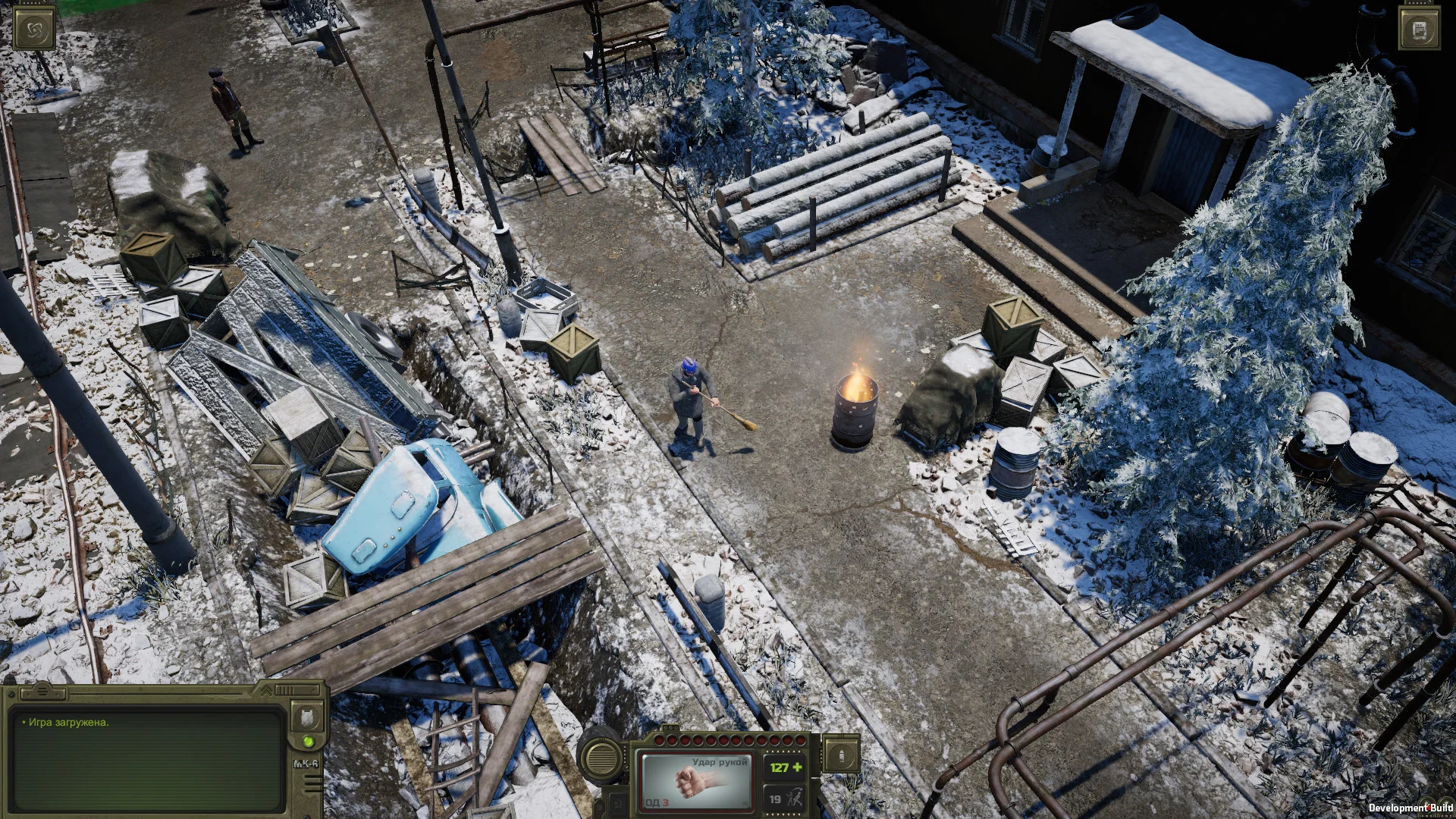The image size is (1456, 819).
Task: Click the 19 defense stance indicator
Action: pos(783,799)
